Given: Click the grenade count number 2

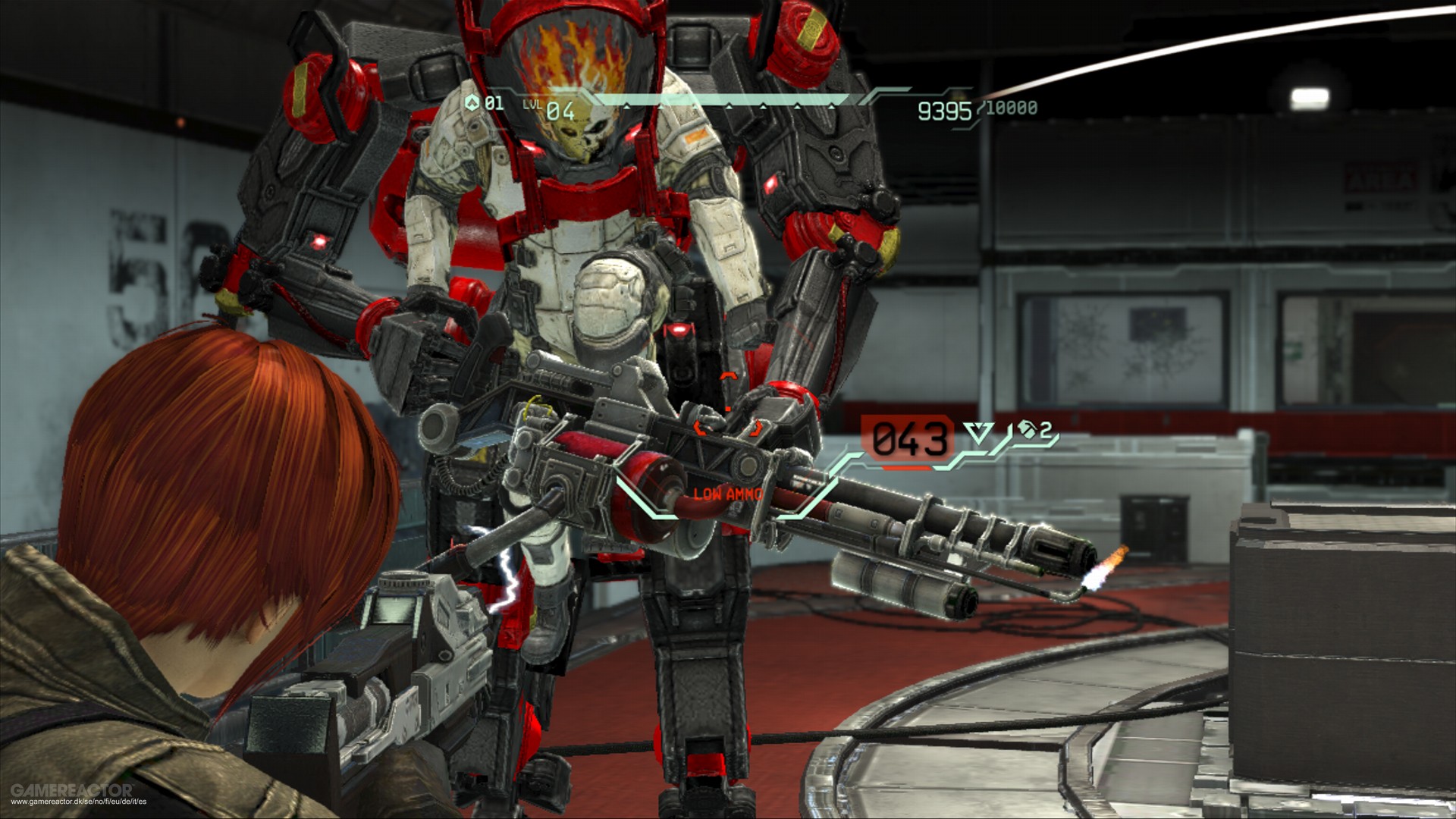Looking at the screenshot, I should pos(1047,429).
